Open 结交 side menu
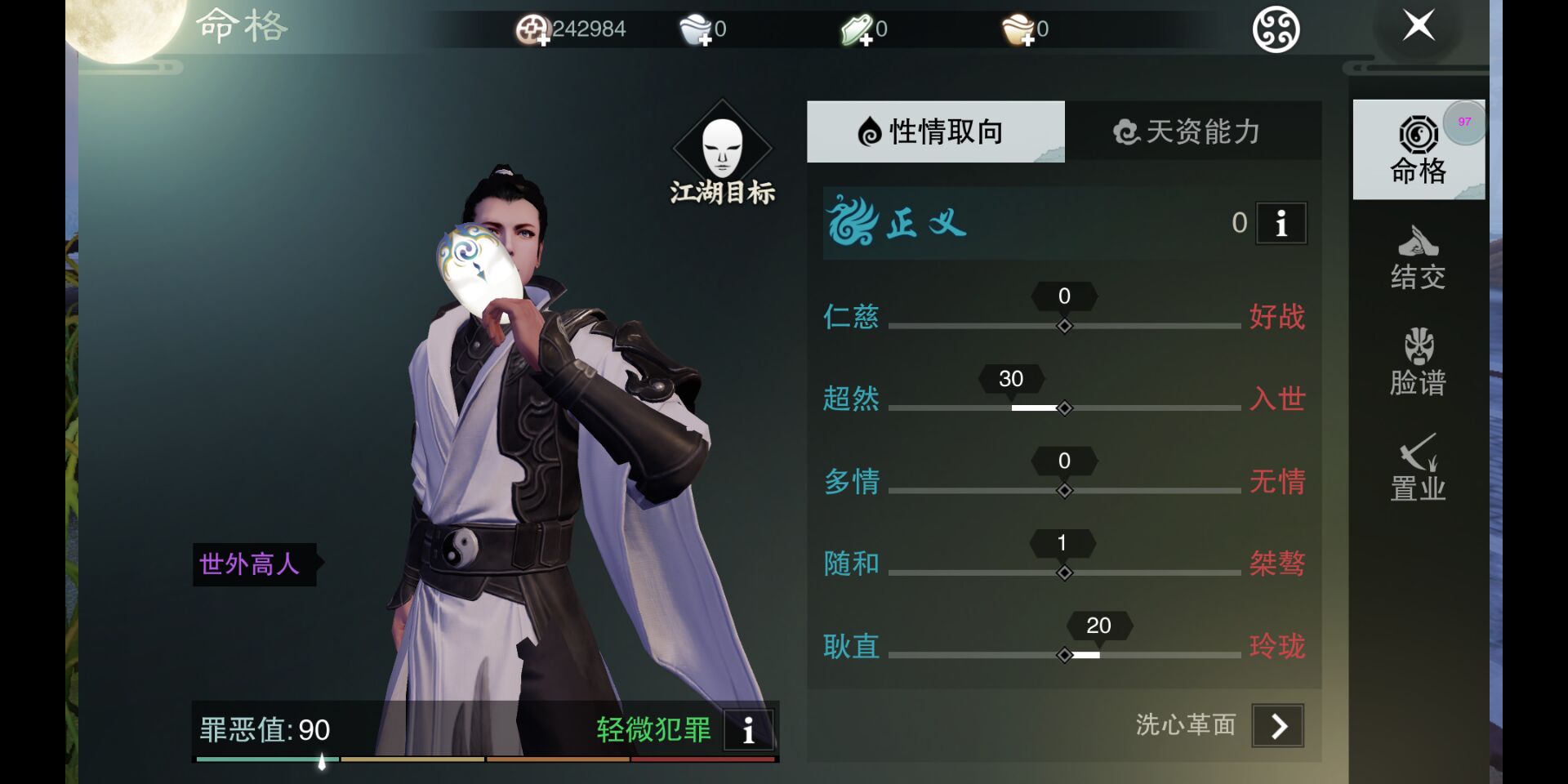This screenshot has height=784, width=1568. (1418, 258)
